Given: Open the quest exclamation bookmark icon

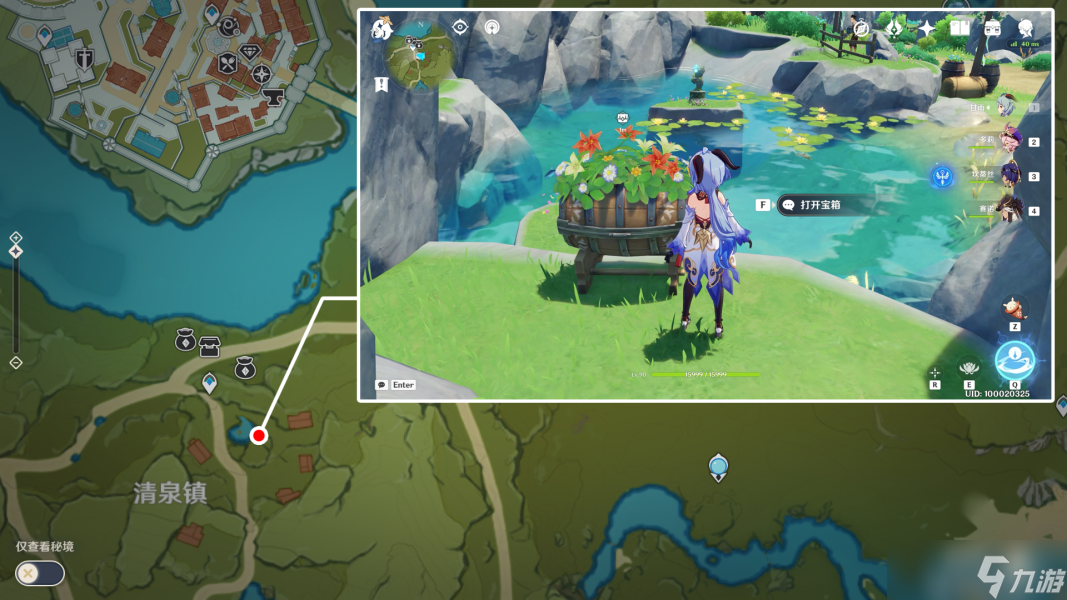Looking at the screenshot, I should tap(381, 85).
